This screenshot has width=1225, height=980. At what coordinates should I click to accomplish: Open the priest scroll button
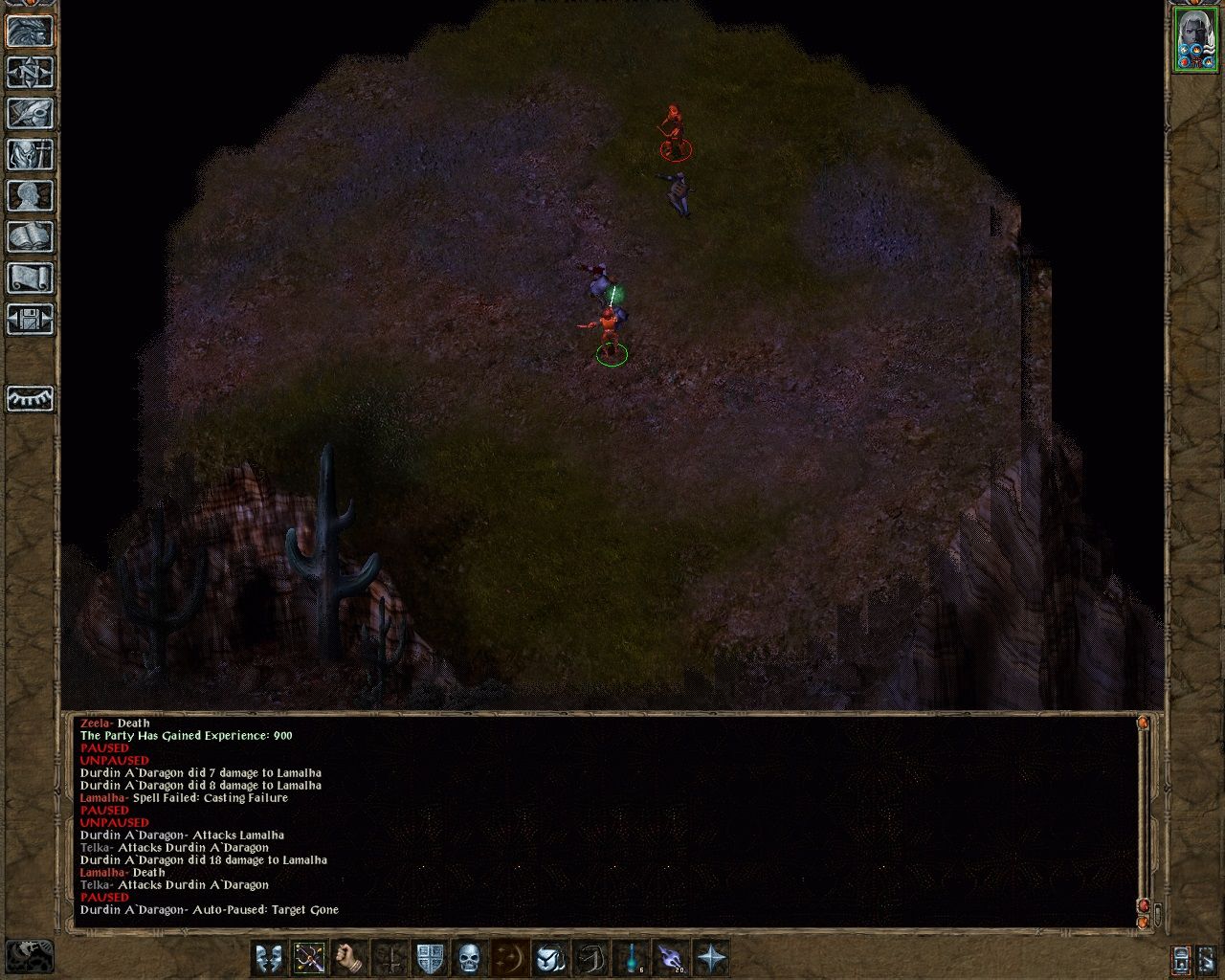tap(30, 278)
